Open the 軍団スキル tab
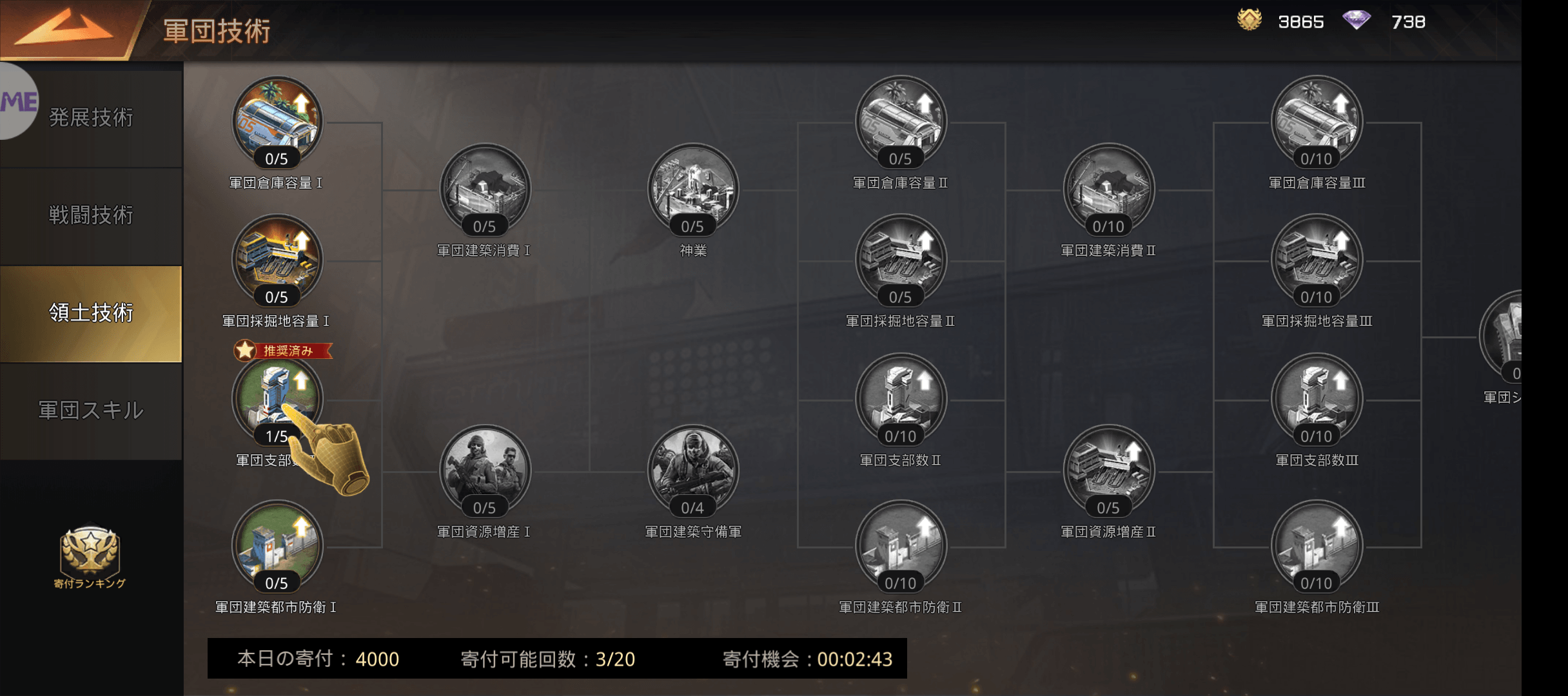The width and height of the screenshot is (1568, 696). coord(91,411)
